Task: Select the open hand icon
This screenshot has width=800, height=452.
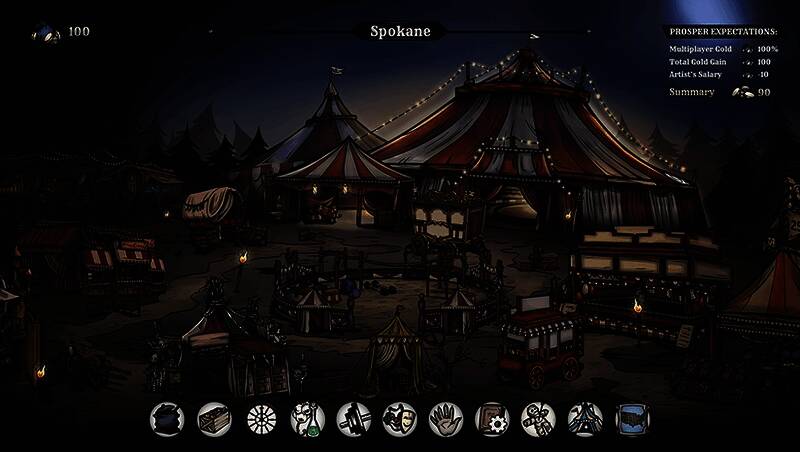Action: click(446, 419)
